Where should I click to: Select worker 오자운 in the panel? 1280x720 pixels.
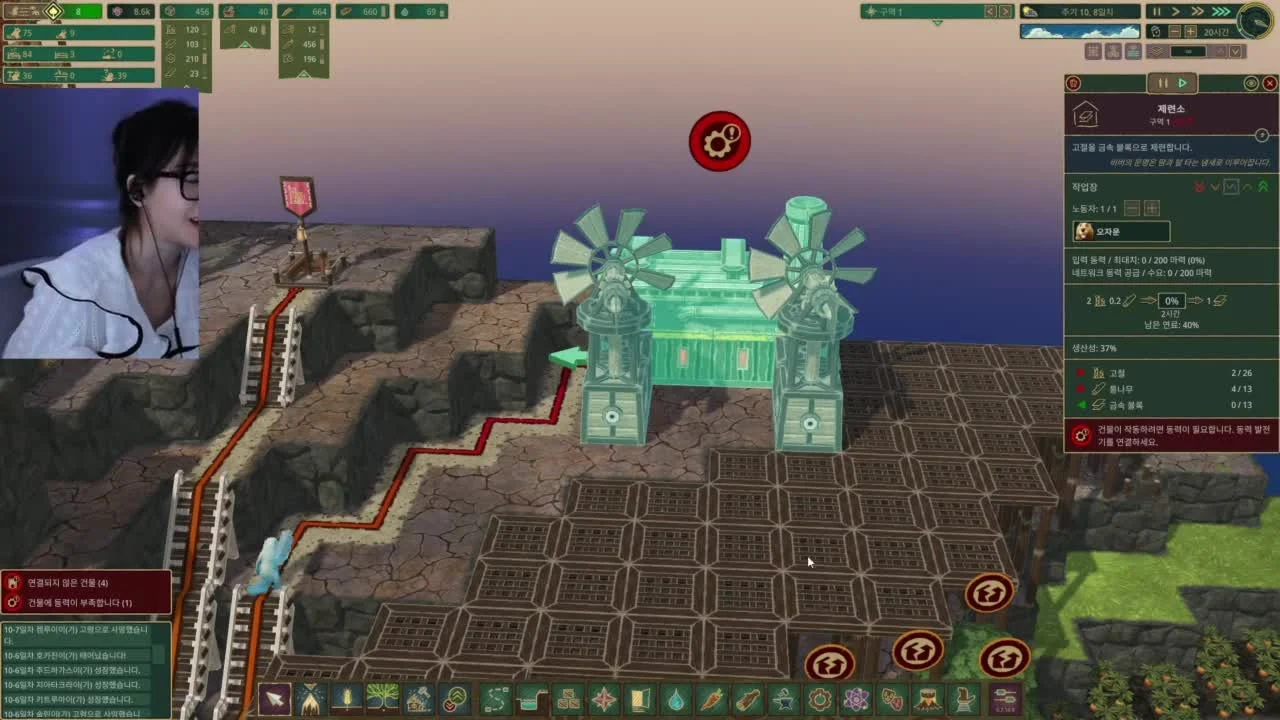point(1120,232)
